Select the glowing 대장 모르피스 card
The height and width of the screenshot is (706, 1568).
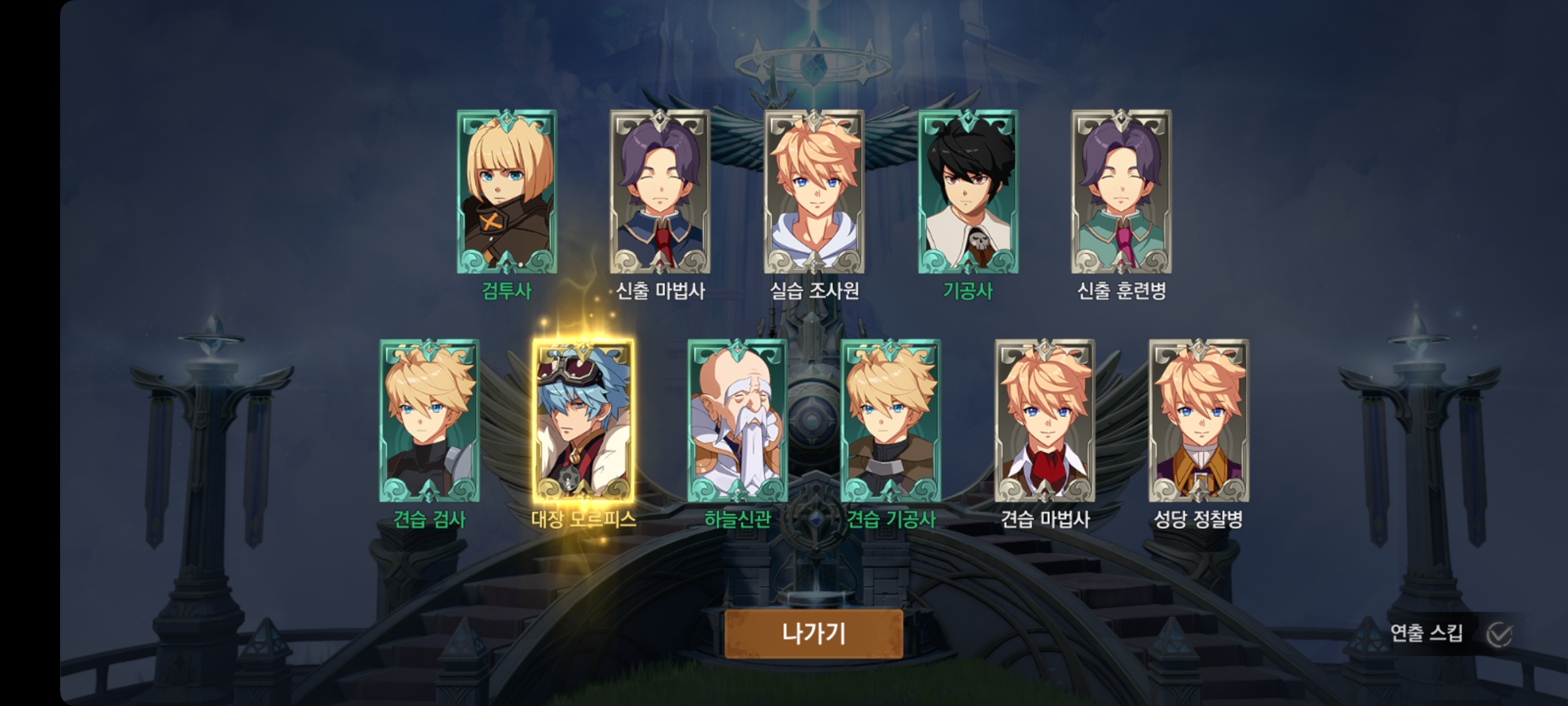pos(583,420)
